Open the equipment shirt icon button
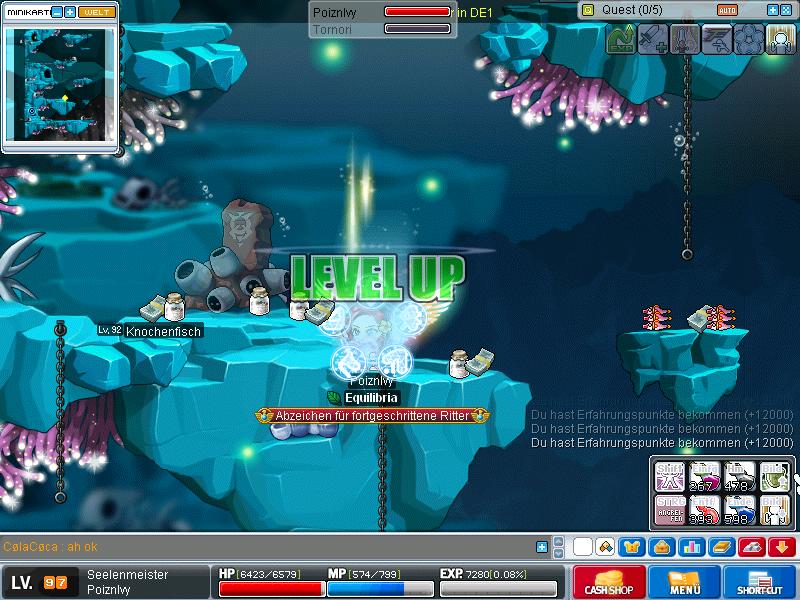 (x=632, y=547)
